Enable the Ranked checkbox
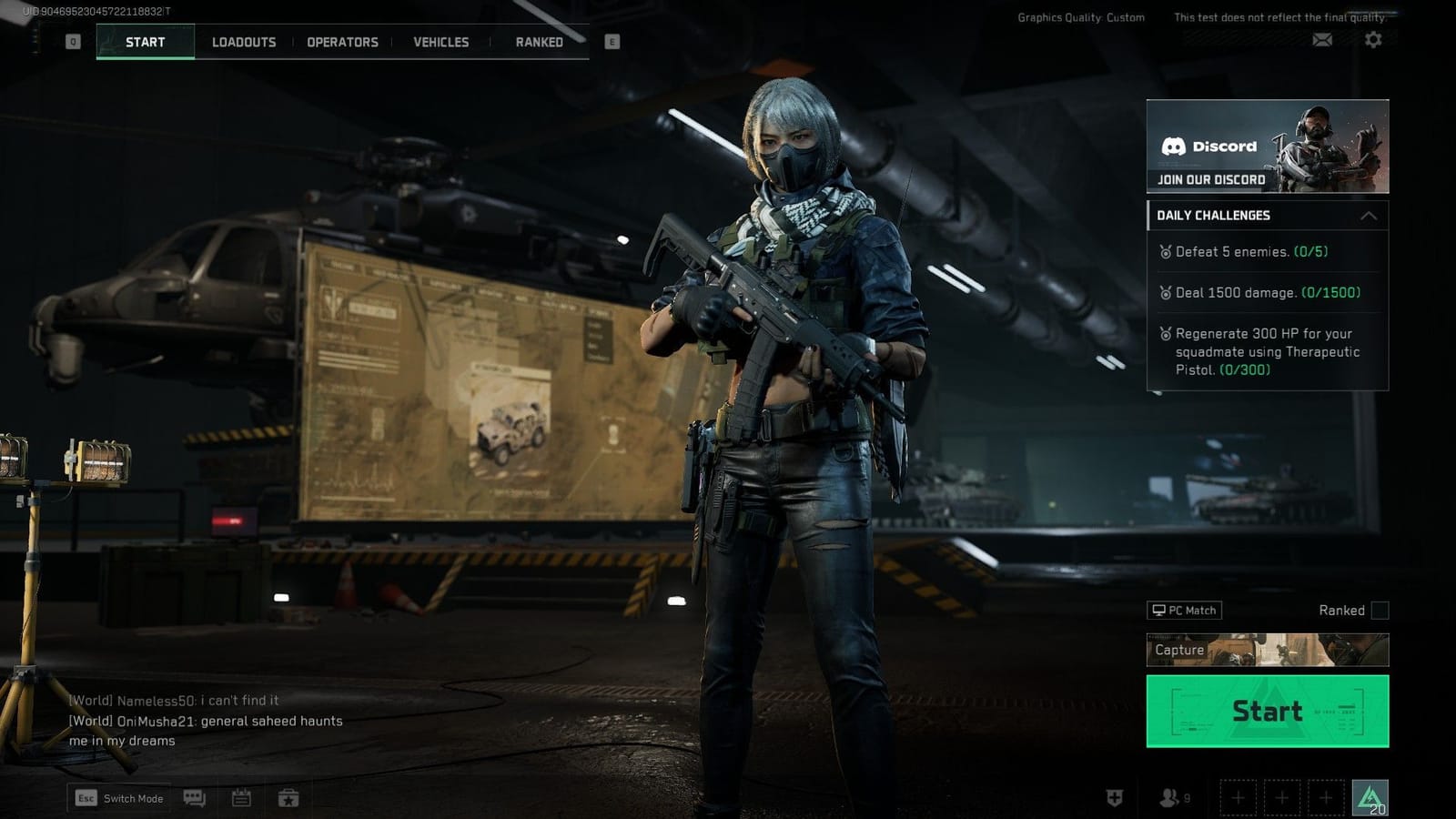Screen dimensions: 1456x819 [1381, 611]
